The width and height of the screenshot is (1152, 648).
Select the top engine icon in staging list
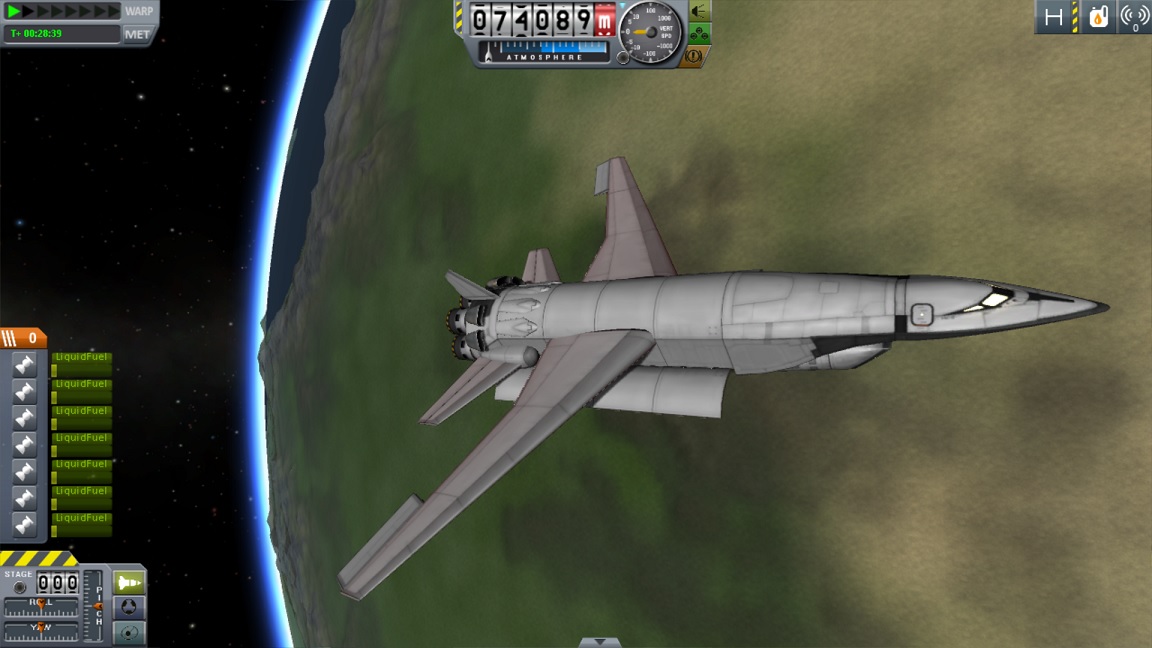click(25, 365)
